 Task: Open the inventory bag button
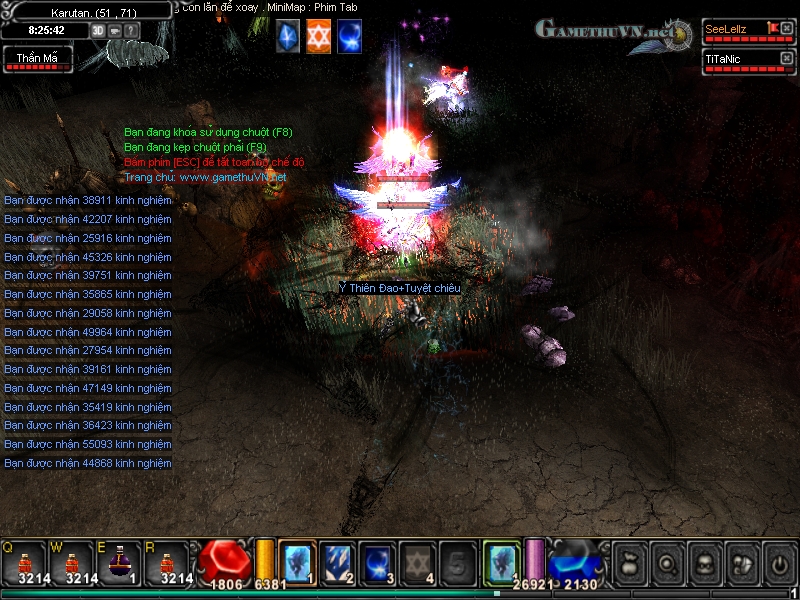coord(628,563)
